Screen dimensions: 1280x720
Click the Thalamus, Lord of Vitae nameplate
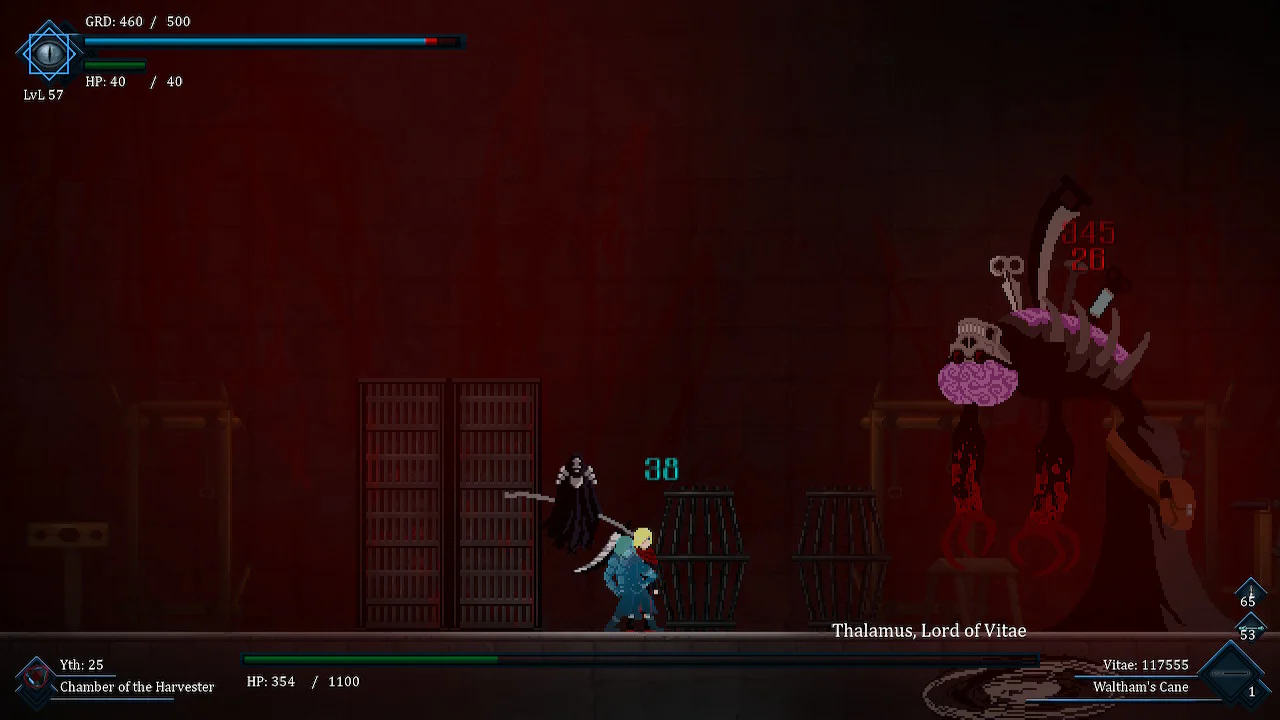[x=929, y=631]
